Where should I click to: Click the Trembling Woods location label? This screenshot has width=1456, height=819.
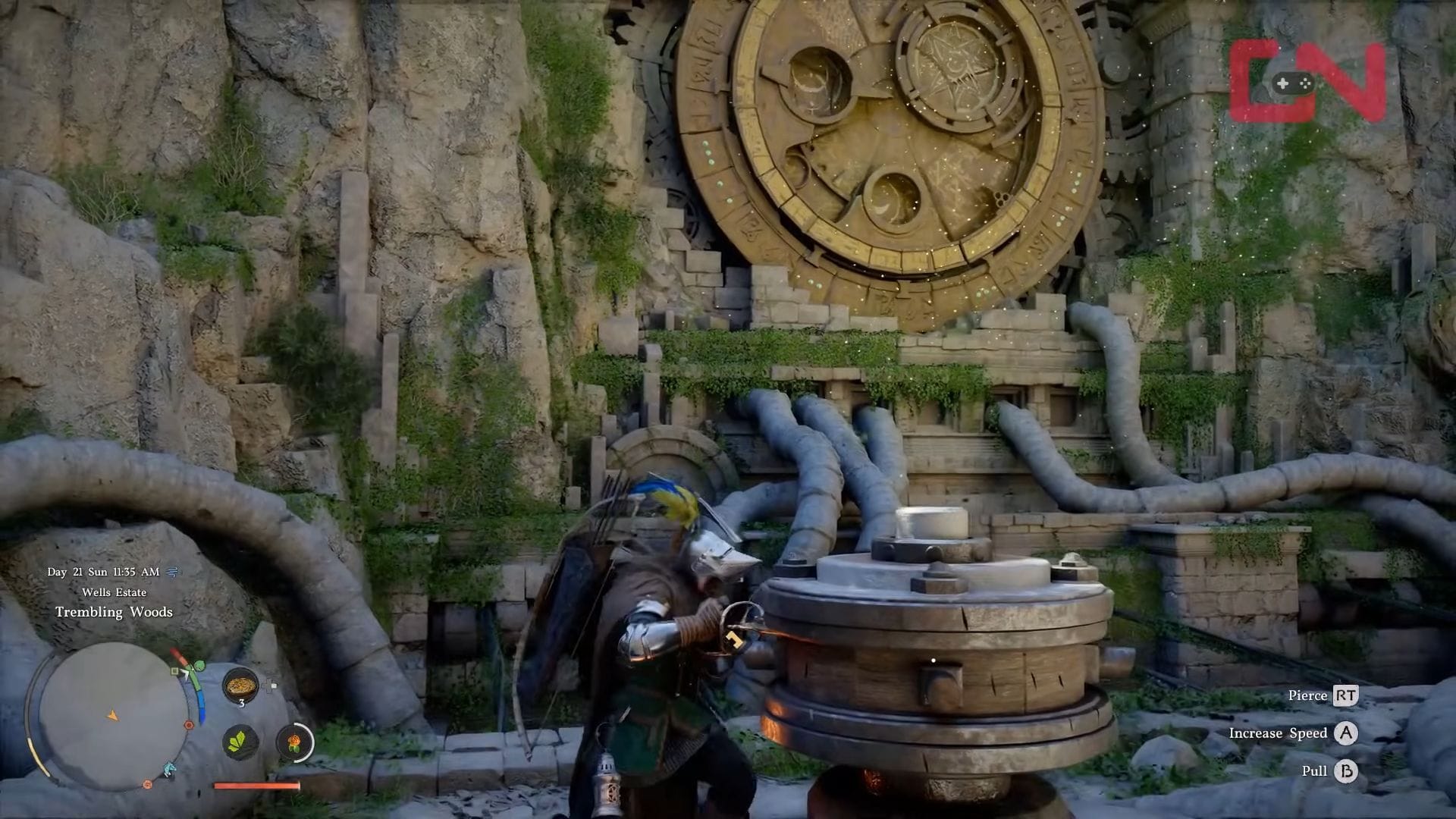point(114,611)
